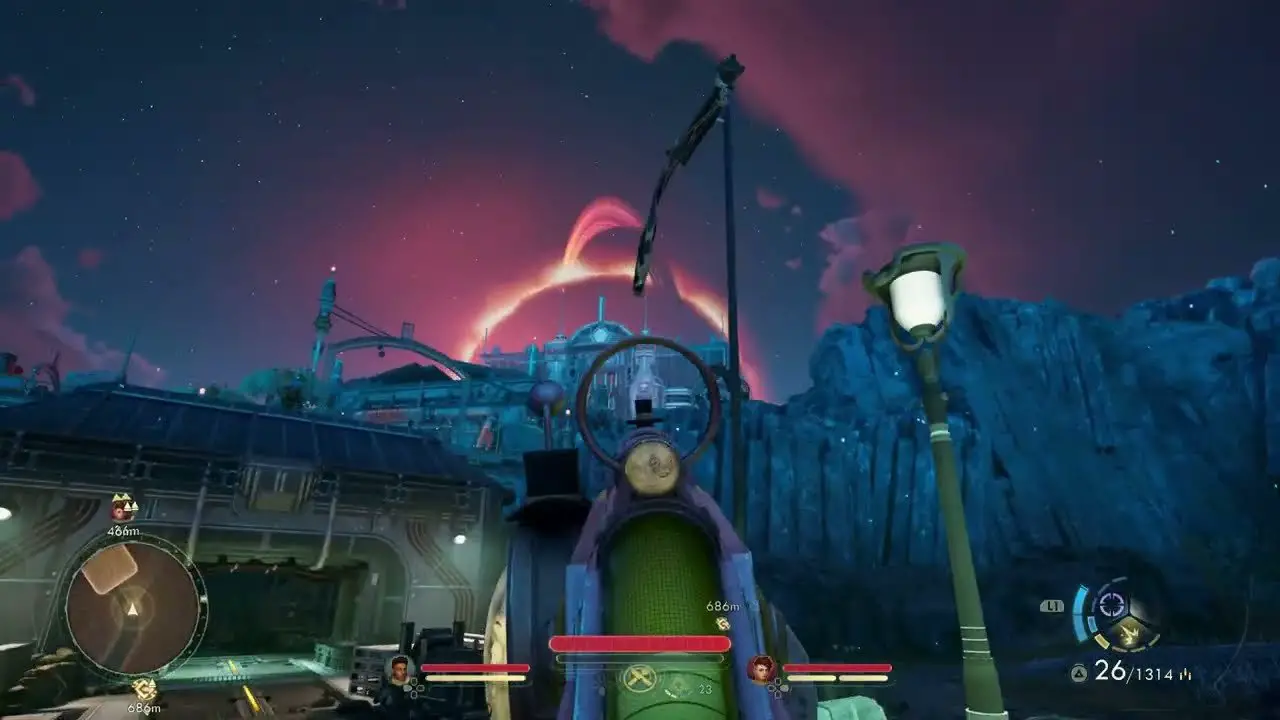This screenshot has height=720, width=1280.
Task: Click the 686m objective waypoint marker
Action: [x=722, y=623]
